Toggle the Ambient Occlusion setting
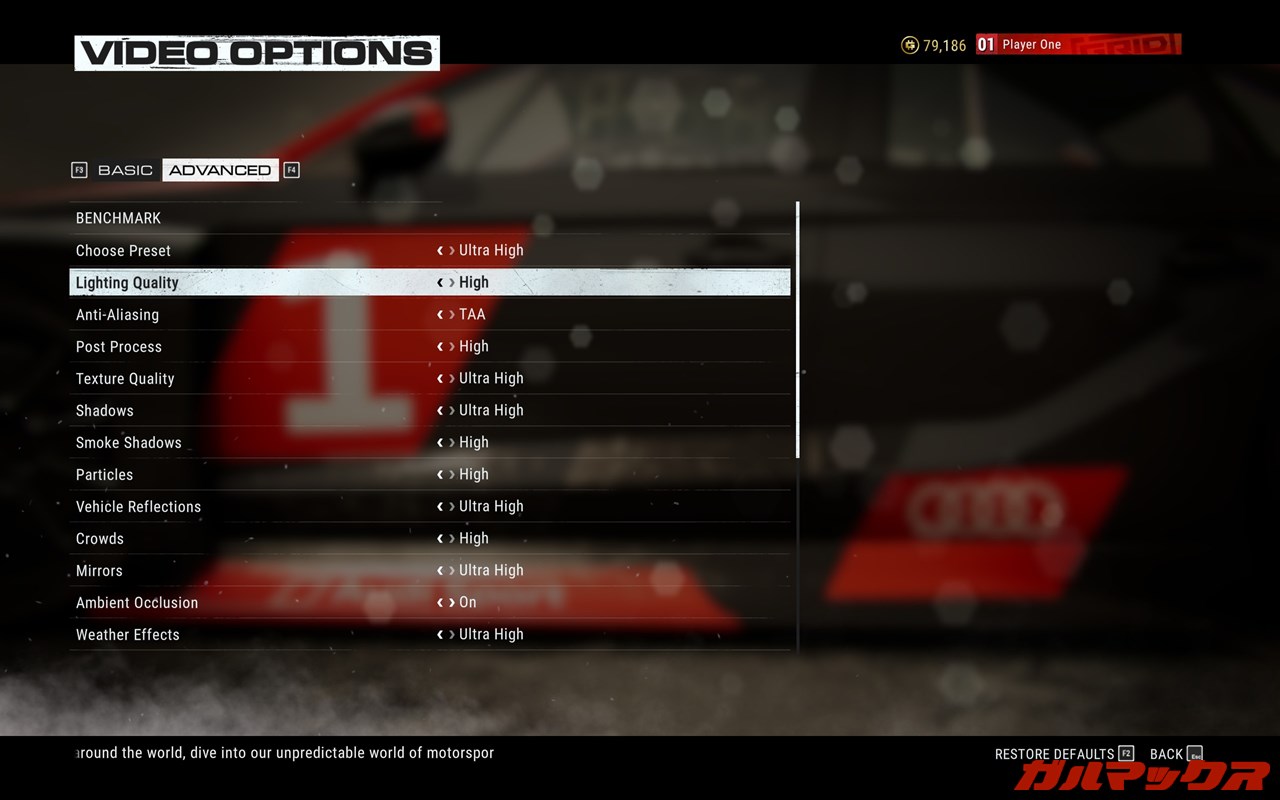This screenshot has height=800, width=1280. click(x=137, y=602)
